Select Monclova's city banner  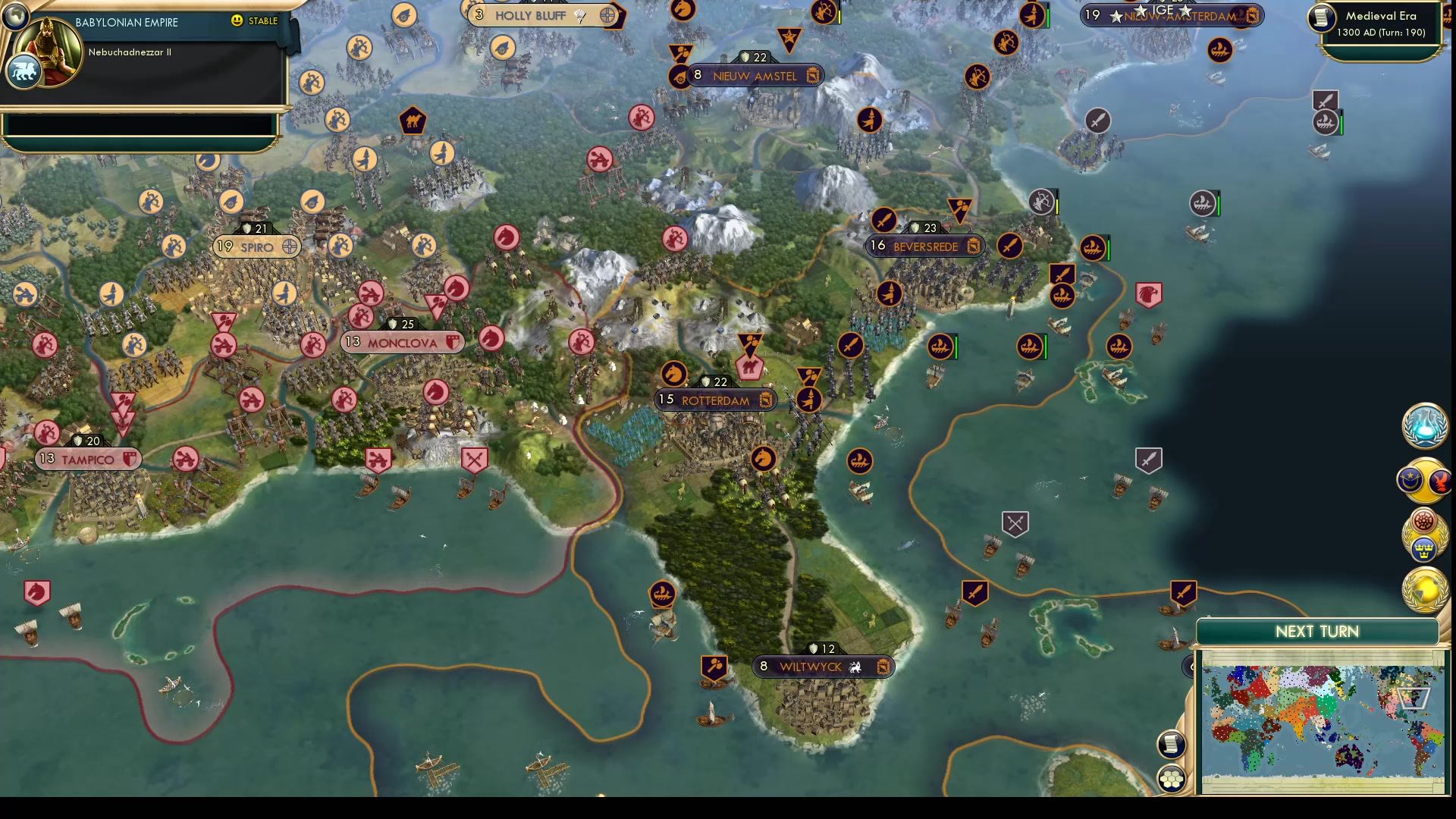(x=402, y=342)
